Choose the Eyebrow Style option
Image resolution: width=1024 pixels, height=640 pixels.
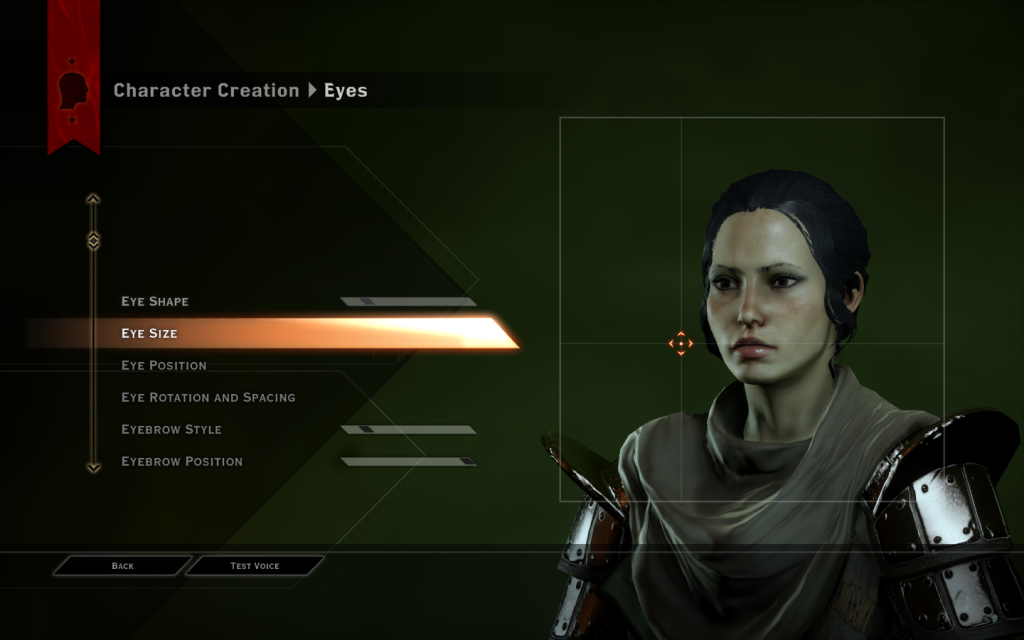click(171, 429)
